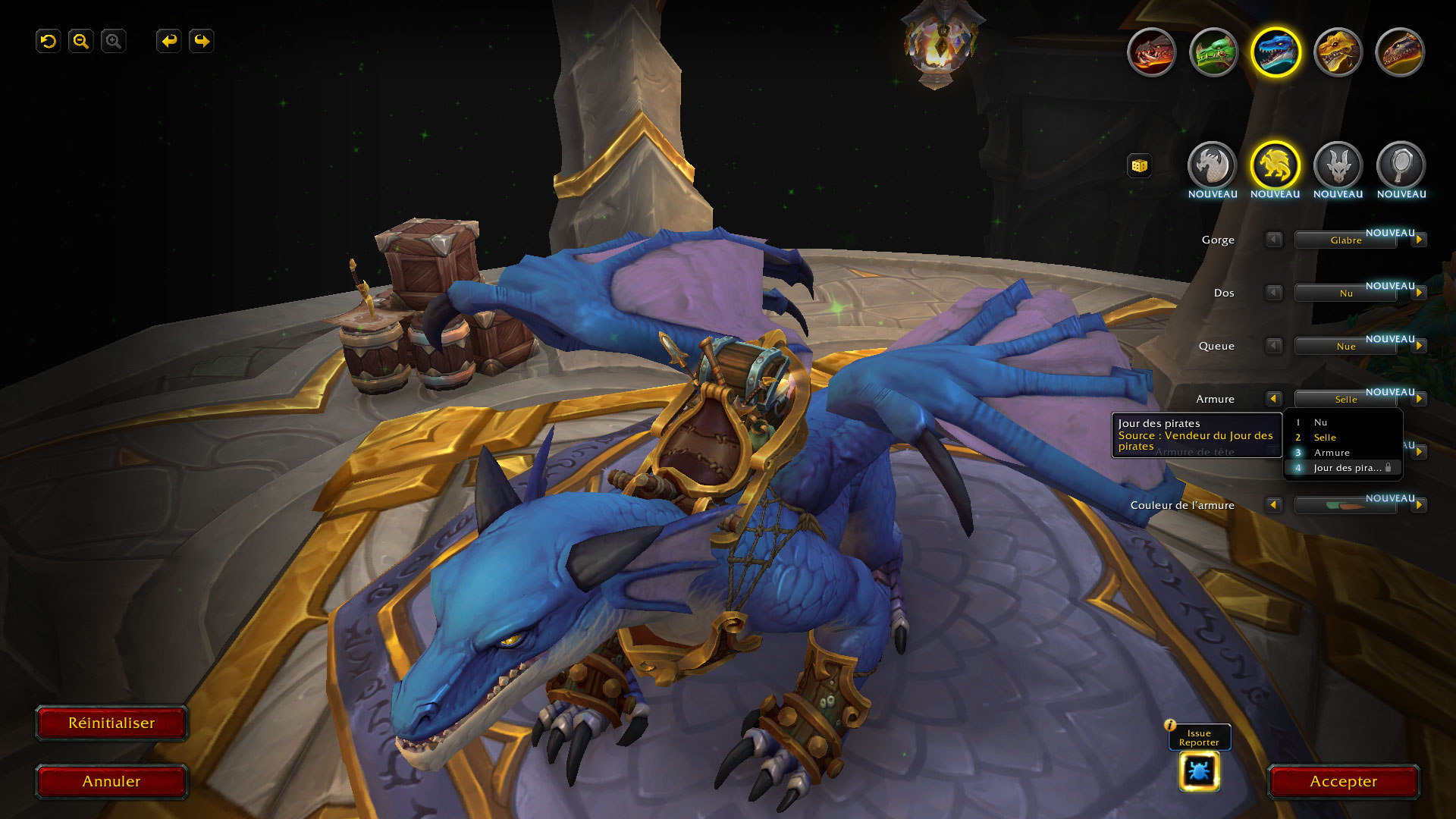Reset customization with Réinitialiser

coord(111,723)
